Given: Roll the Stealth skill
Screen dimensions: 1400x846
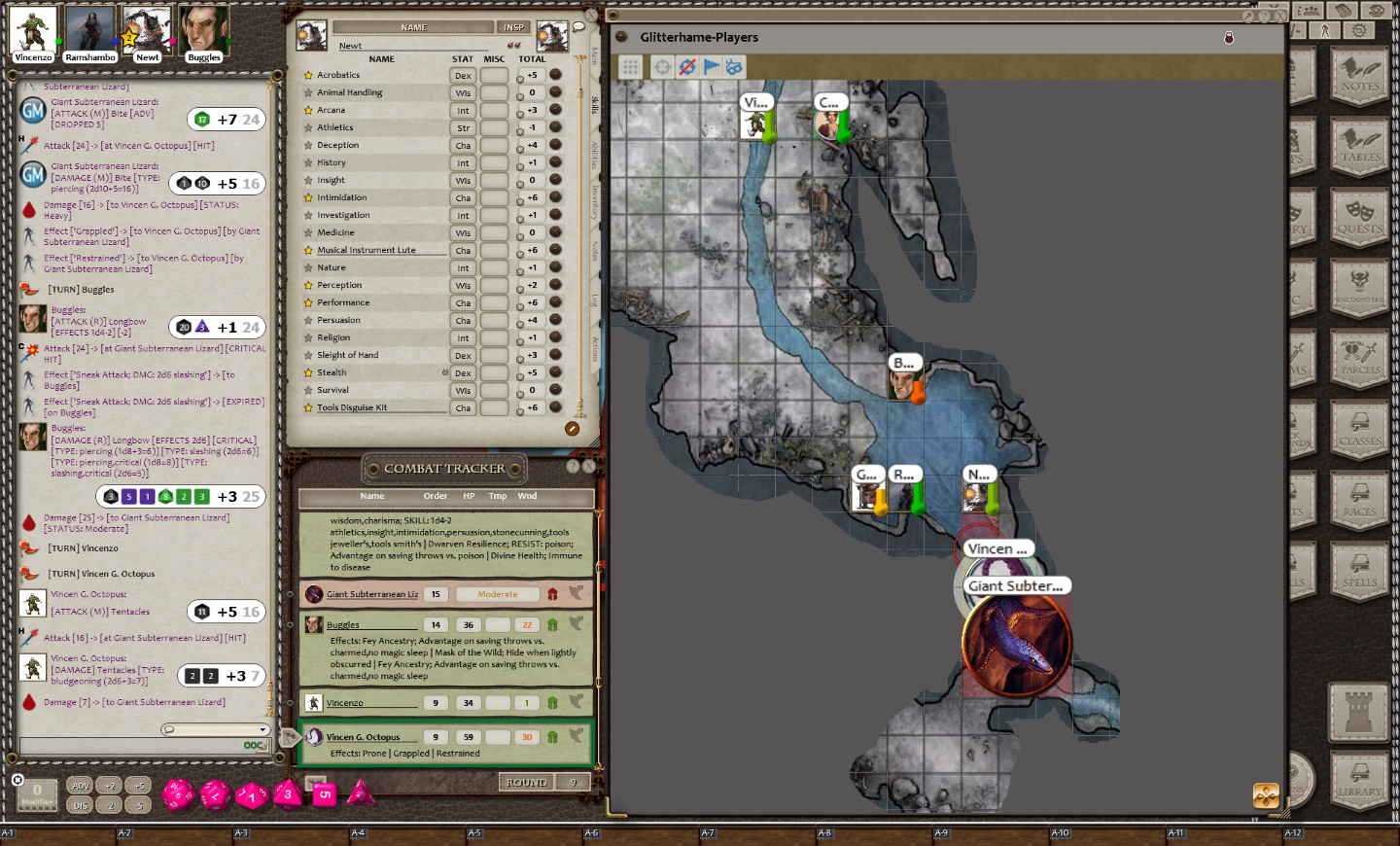Looking at the screenshot, I should click(x=555, y=372).
